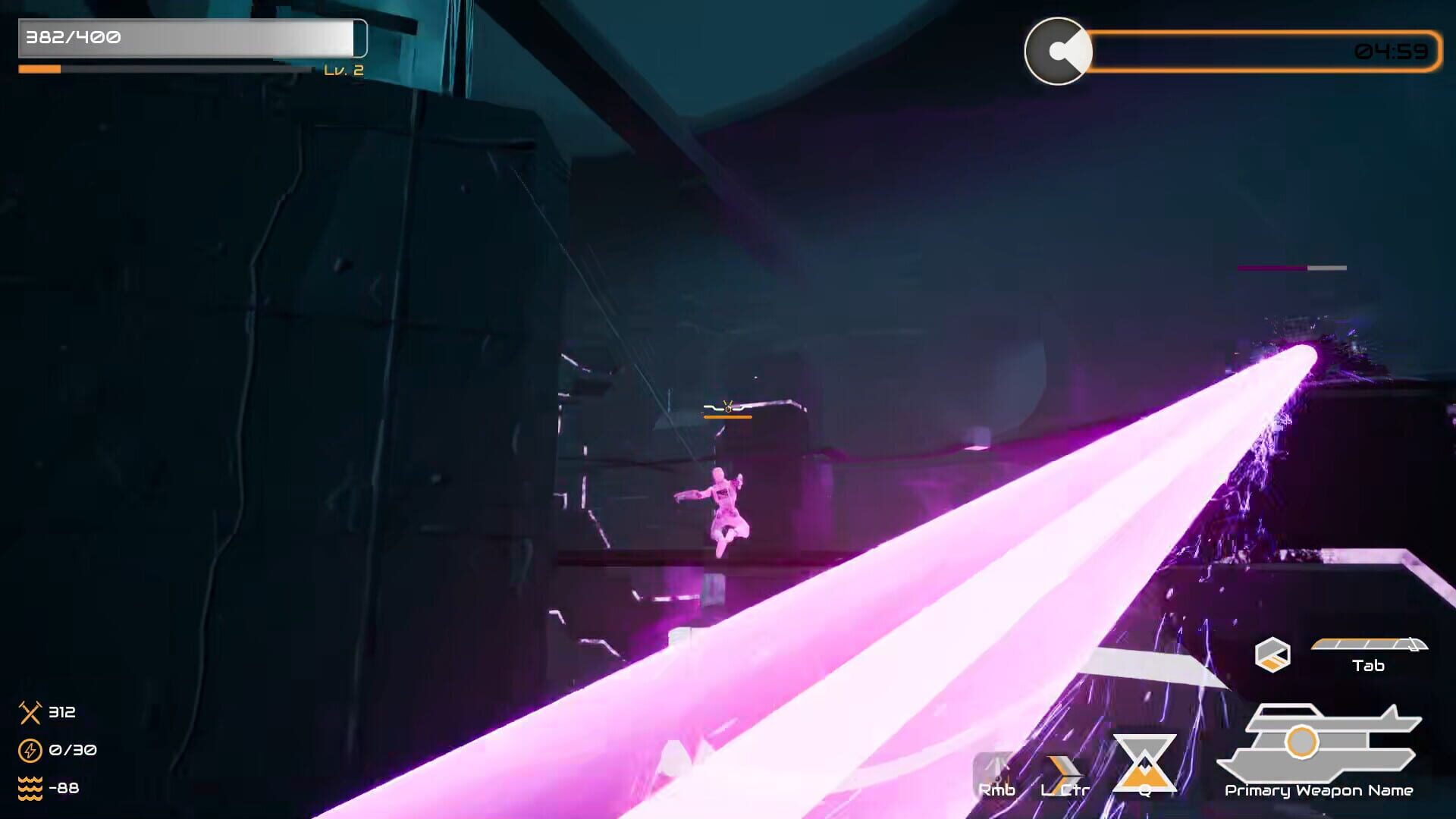Click the crossed pickaxes currency icon
This screenshot has height=819, width=1456.
click(30, 713)
